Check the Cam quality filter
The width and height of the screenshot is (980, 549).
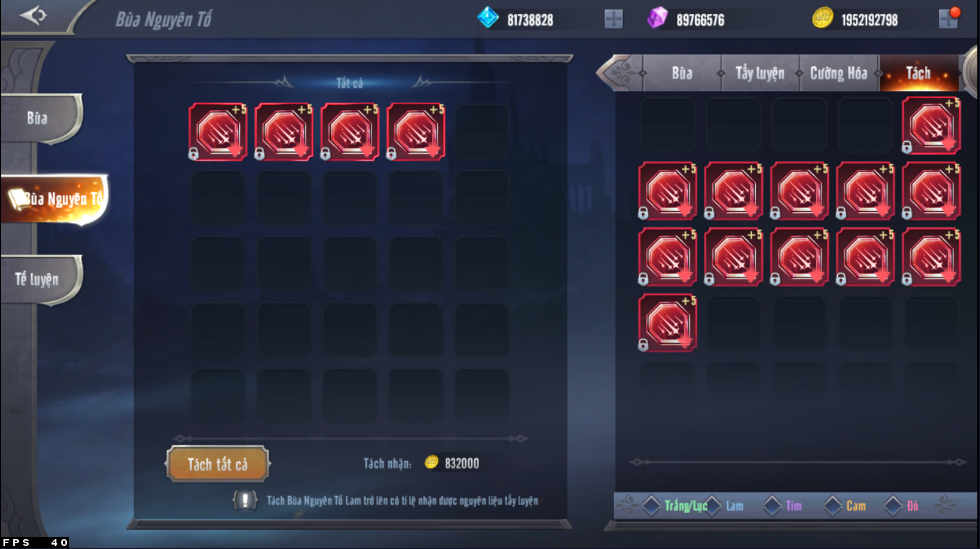(x=833, y=506)
